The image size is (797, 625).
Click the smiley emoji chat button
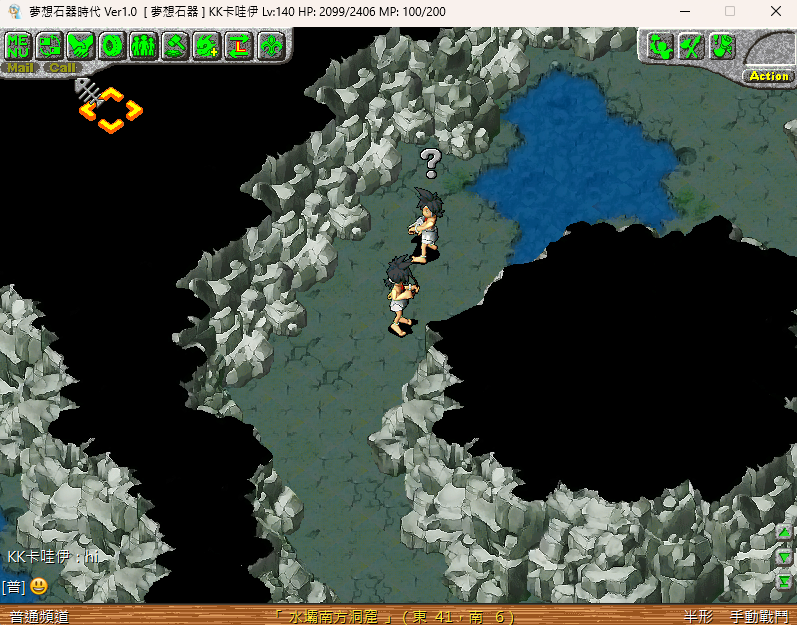click(38, 586)
